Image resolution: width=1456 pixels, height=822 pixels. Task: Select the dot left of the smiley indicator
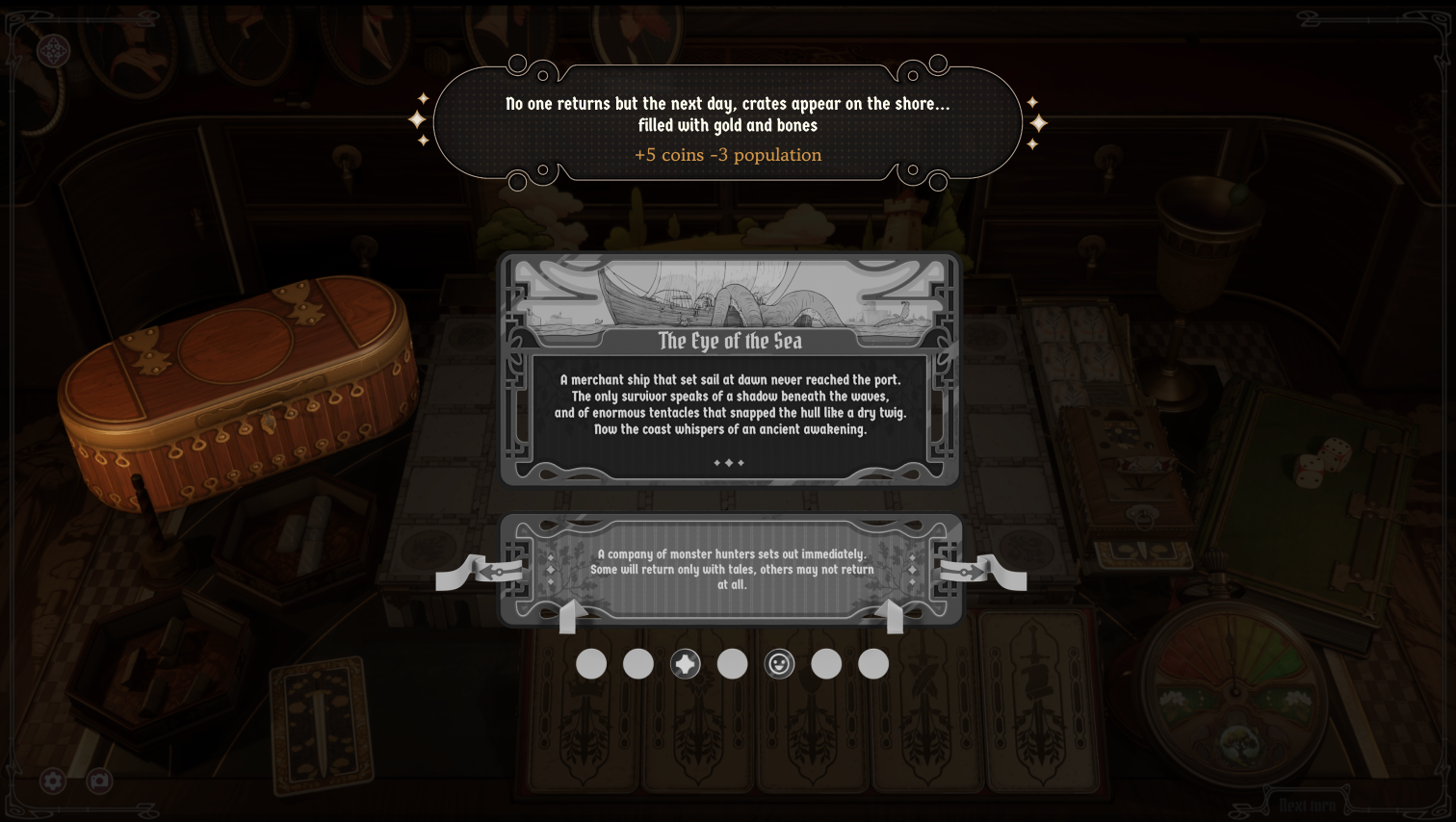pyautogui.click(x=733, y=663)
